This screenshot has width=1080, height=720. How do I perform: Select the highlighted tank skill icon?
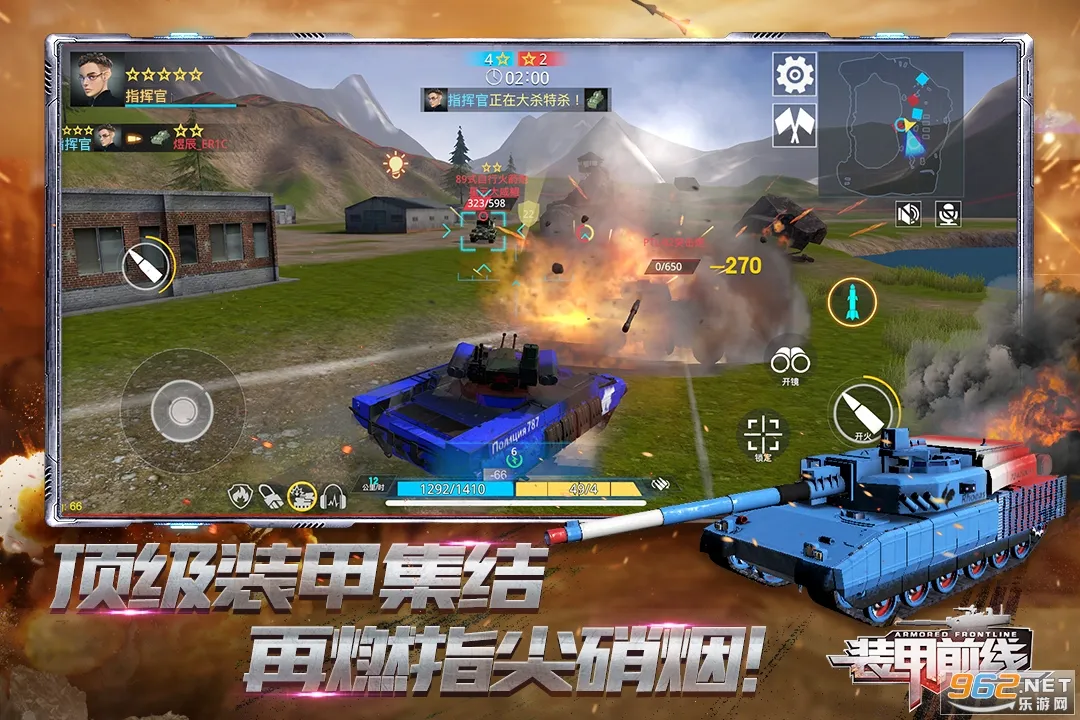pos(302,495)
